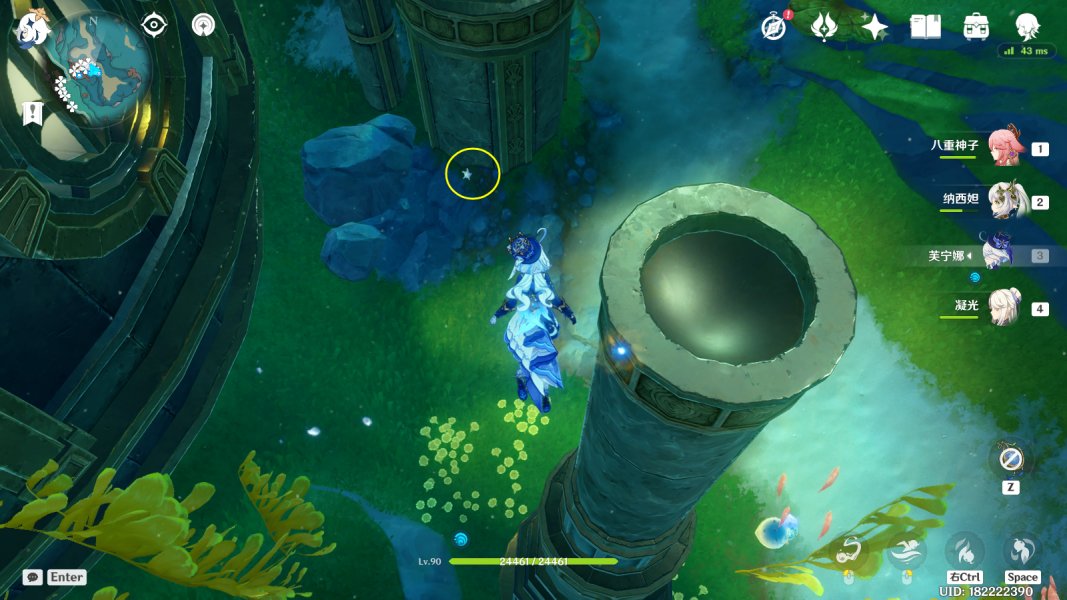
Task: Open the Adventurer Handbook book icon
Action: [x=925, y=27]
